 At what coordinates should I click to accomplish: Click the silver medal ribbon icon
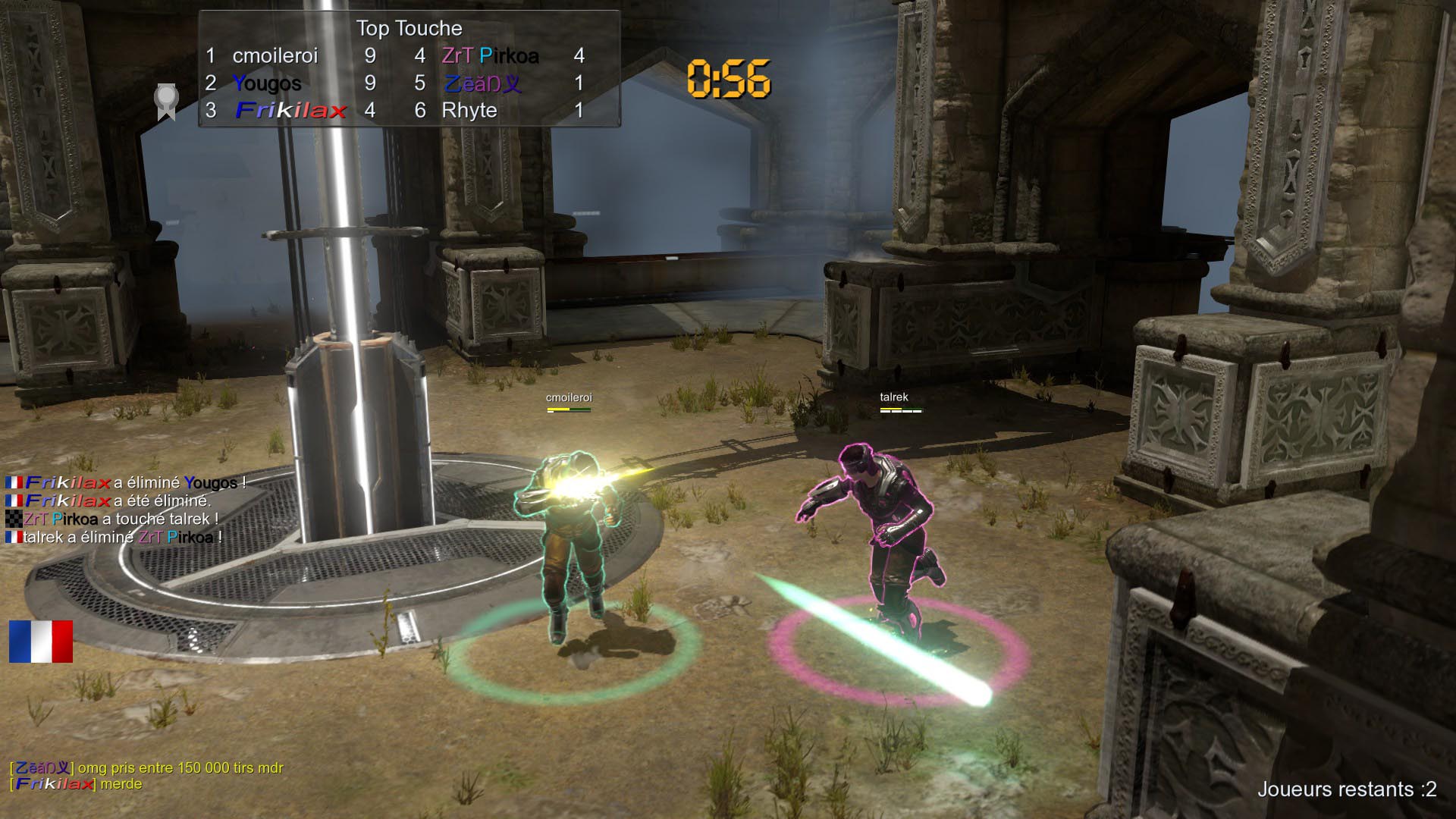(166, 102)
